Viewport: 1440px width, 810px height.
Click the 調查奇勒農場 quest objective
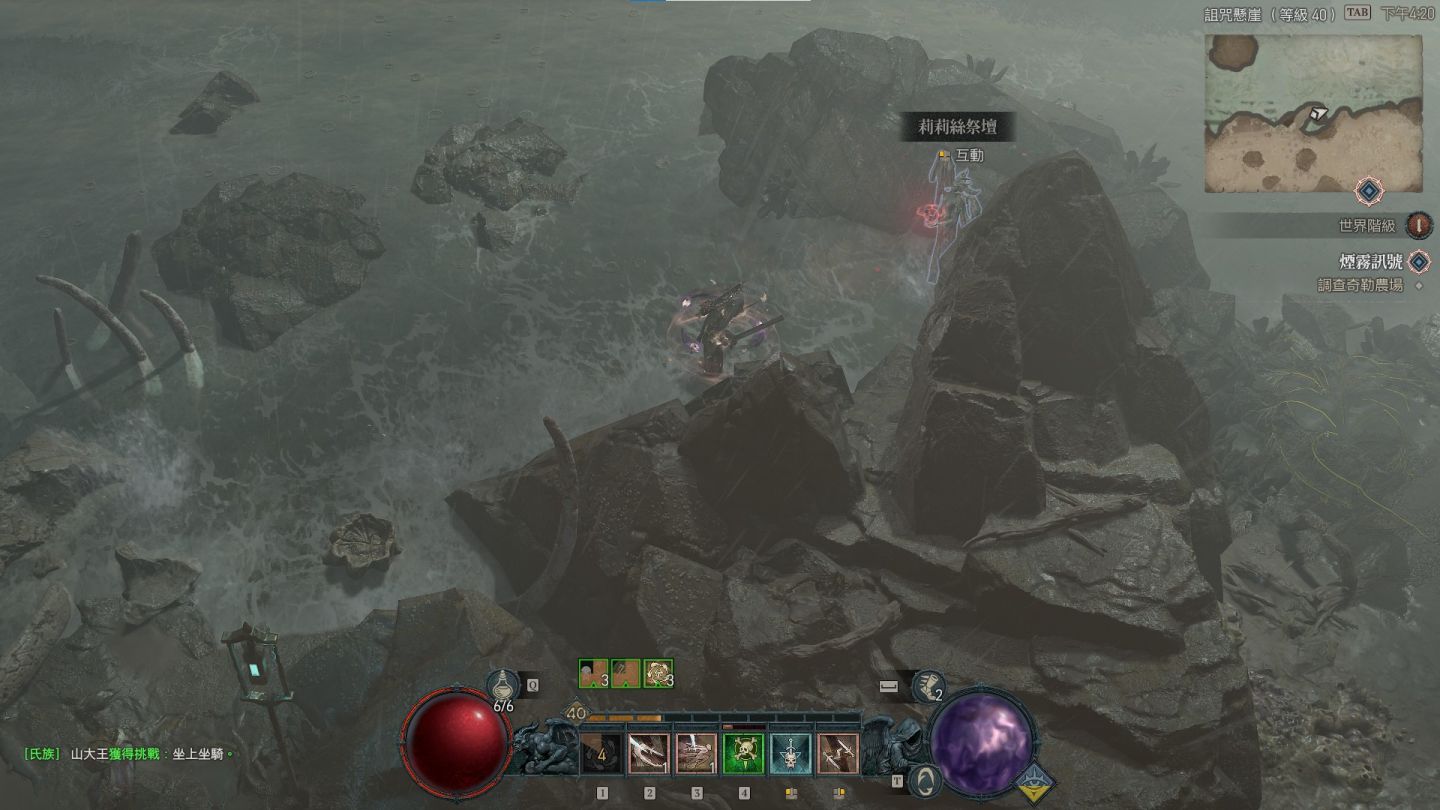point(1359,285)
